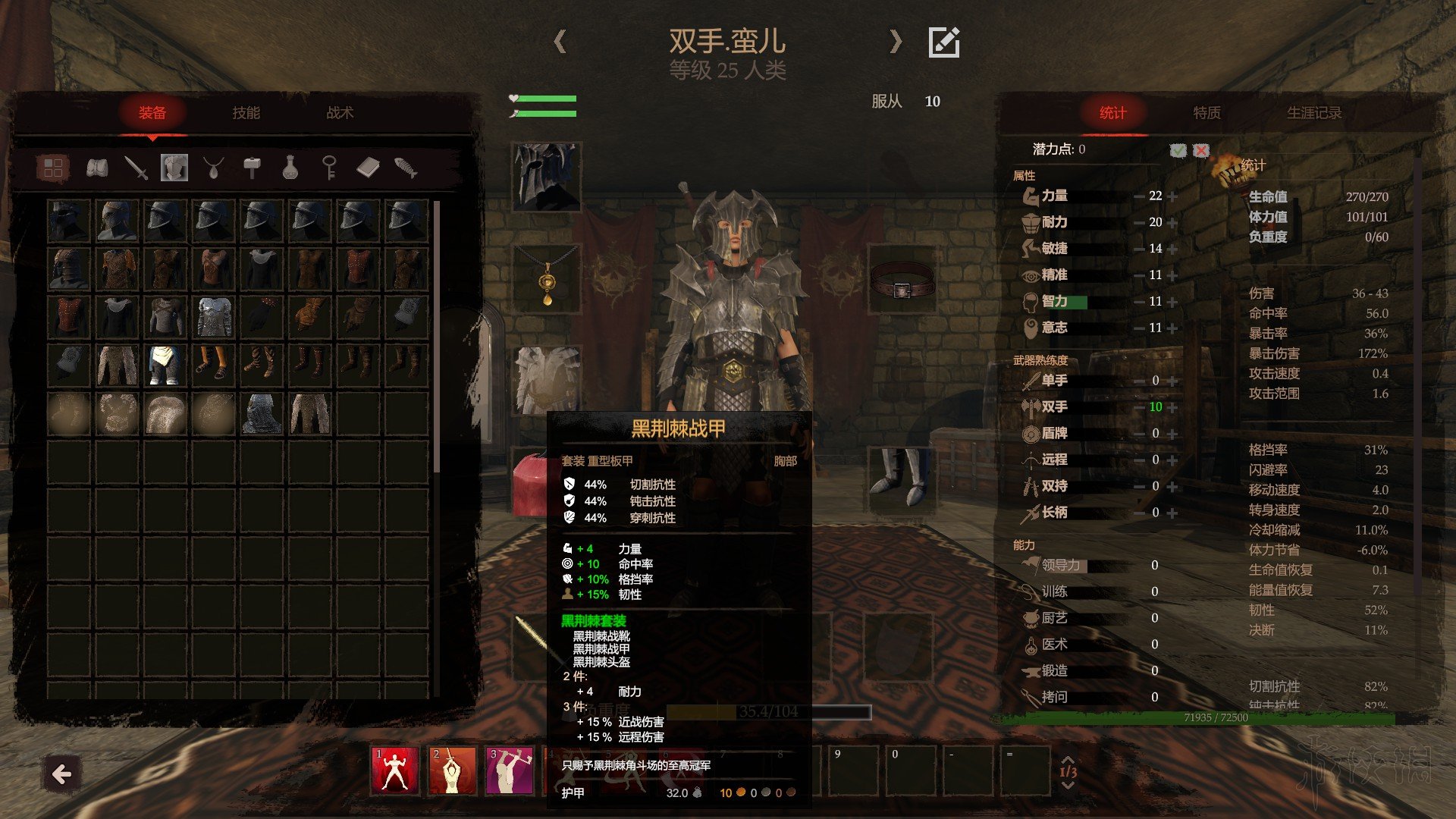Switch to the 技能 tab
1456x819 pixels.
pyautogui.click(x=246, y=113)
